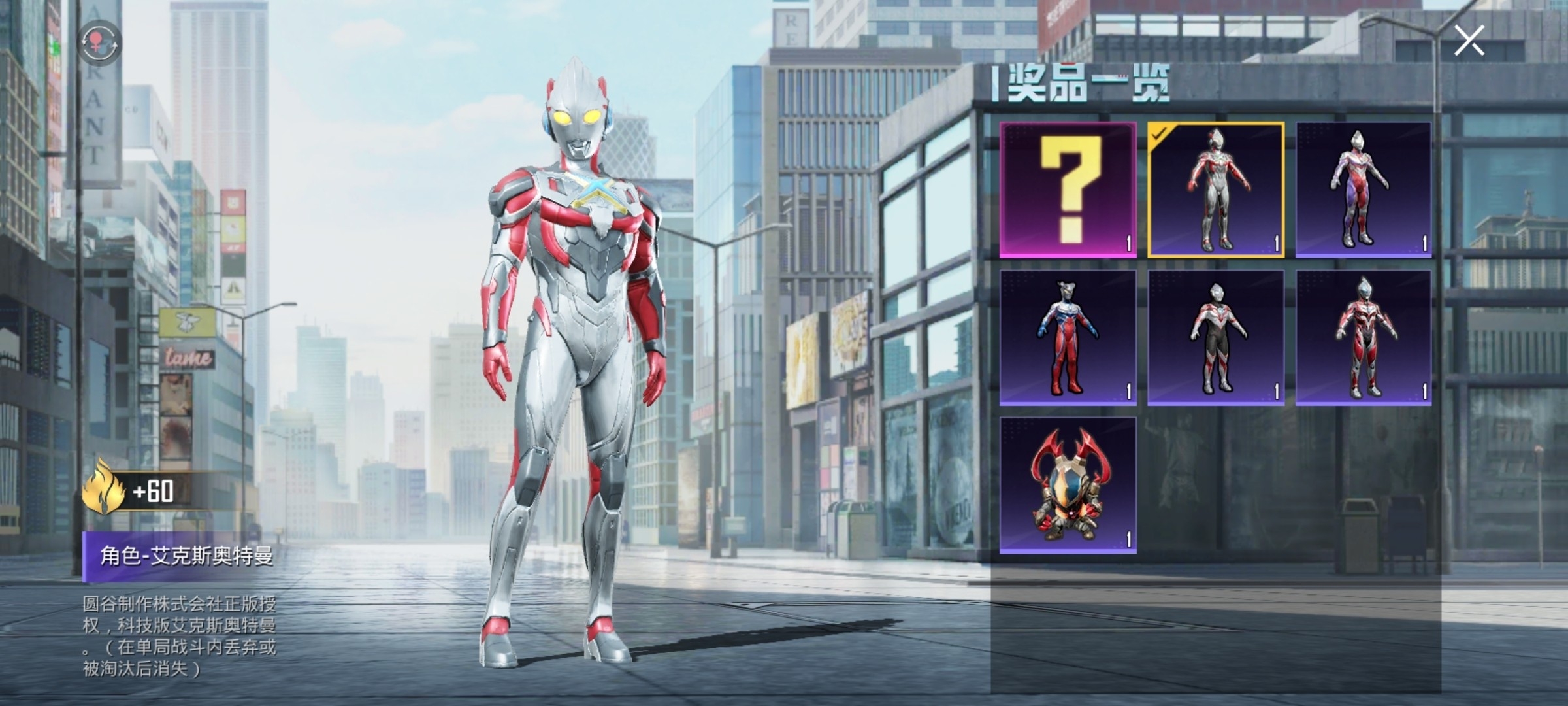Viewport: 1568px width, 706px height.
Task: Select the yellow question mark mystery prize
Action: click(x=1068, y=190)
